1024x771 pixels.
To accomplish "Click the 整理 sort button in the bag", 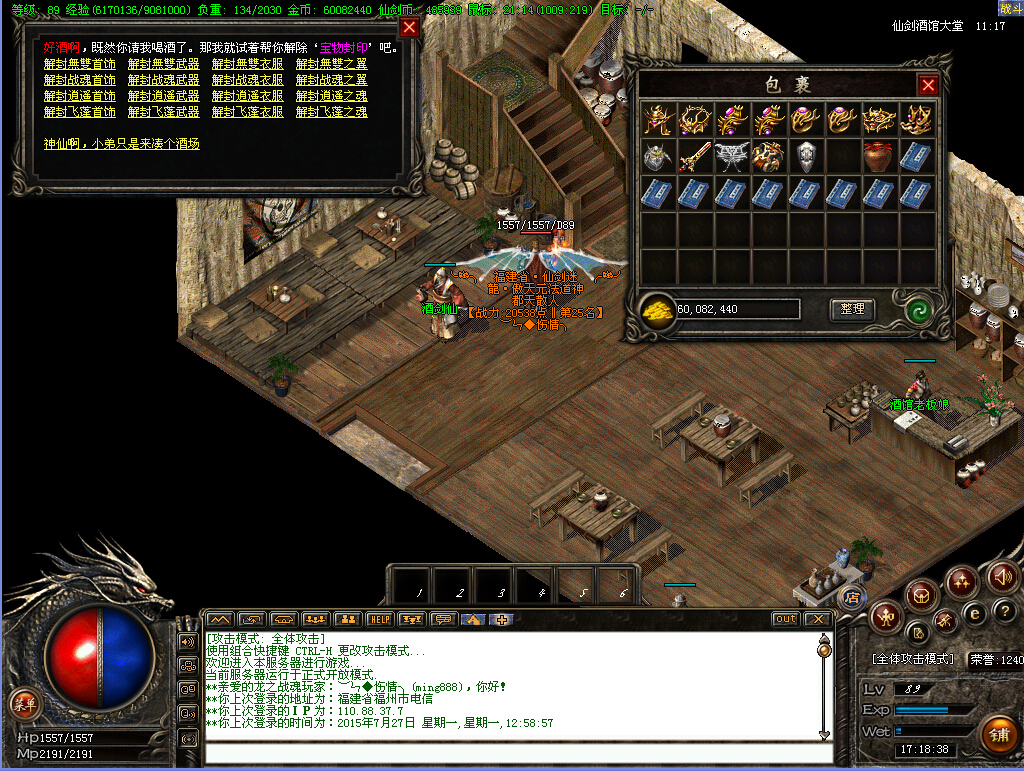I will 852,310.
